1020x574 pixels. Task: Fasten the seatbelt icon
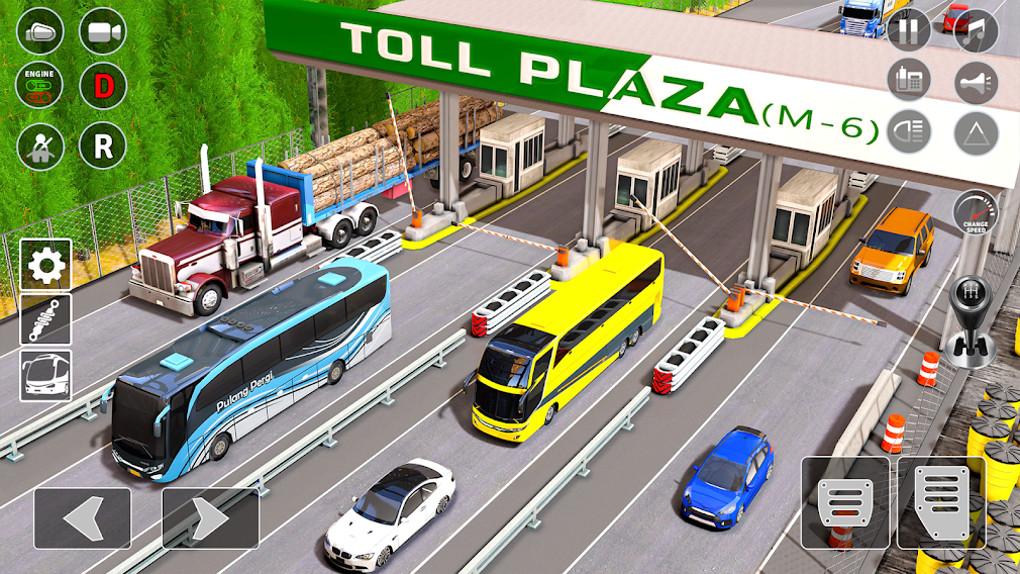(x=41, y=146)
